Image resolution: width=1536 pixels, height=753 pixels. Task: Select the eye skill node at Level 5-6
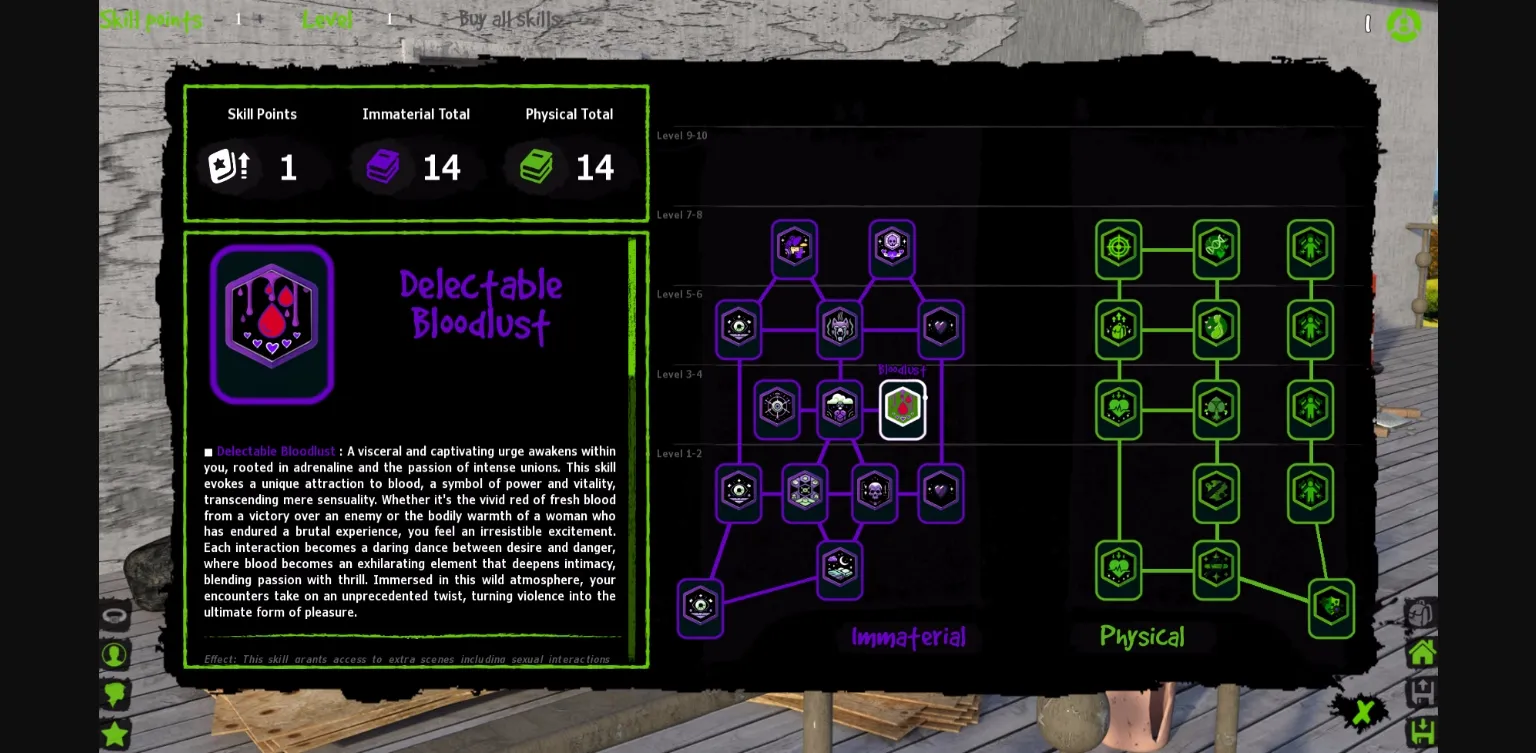[x=739, y=329]
